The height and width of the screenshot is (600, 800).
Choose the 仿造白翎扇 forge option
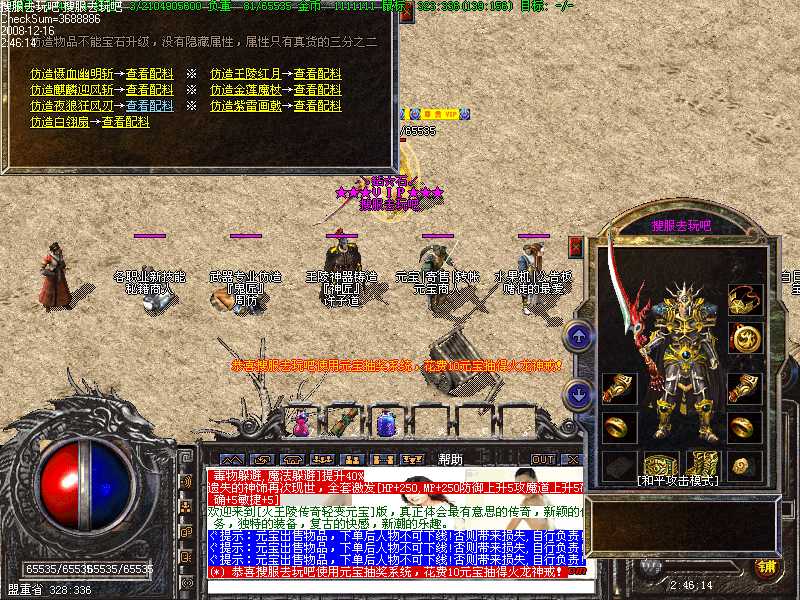coord(59,122)
